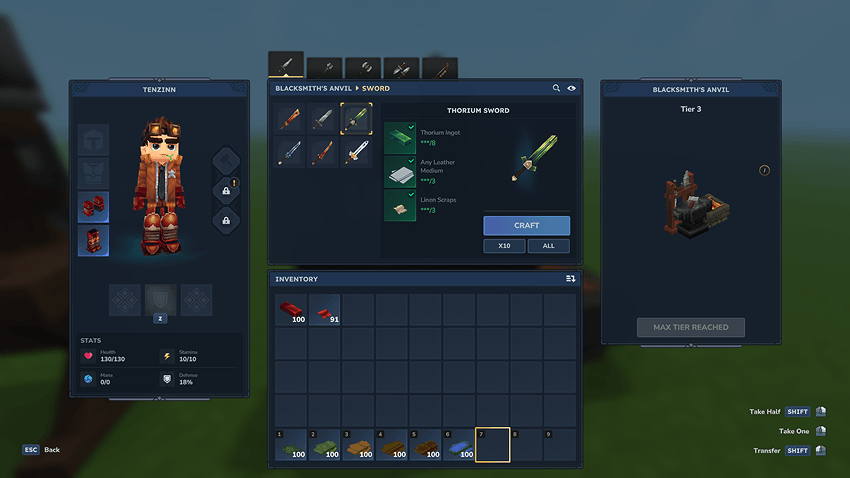Select the red ingot stack of 100

tap(292, 310)
